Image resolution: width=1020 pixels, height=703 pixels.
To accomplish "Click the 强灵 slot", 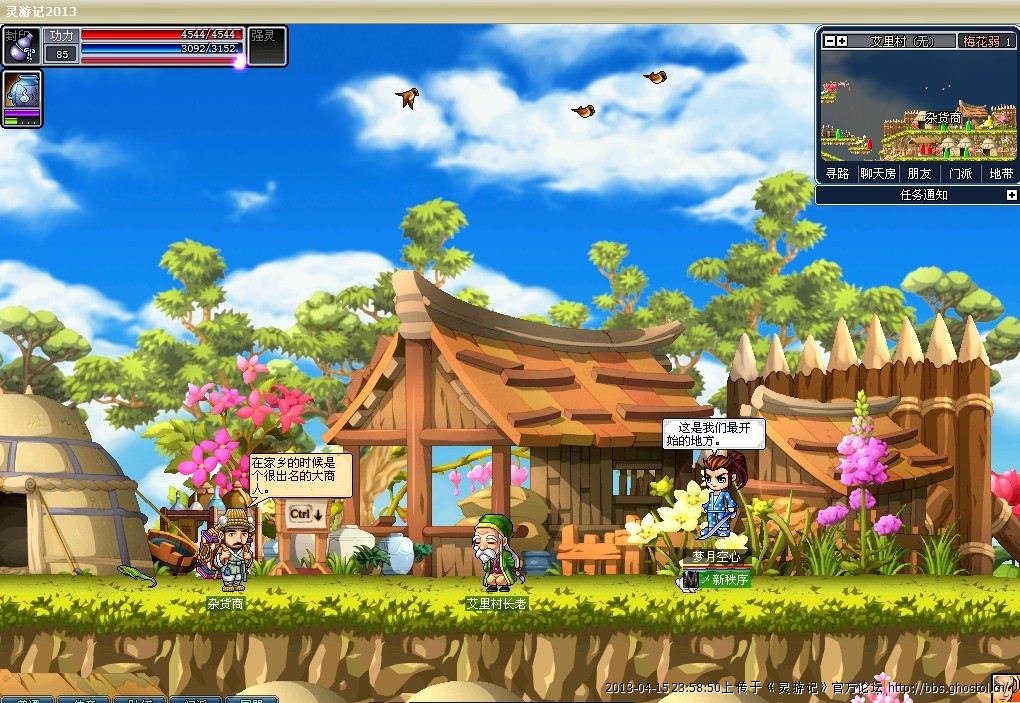I will click(x=267, y=46).
